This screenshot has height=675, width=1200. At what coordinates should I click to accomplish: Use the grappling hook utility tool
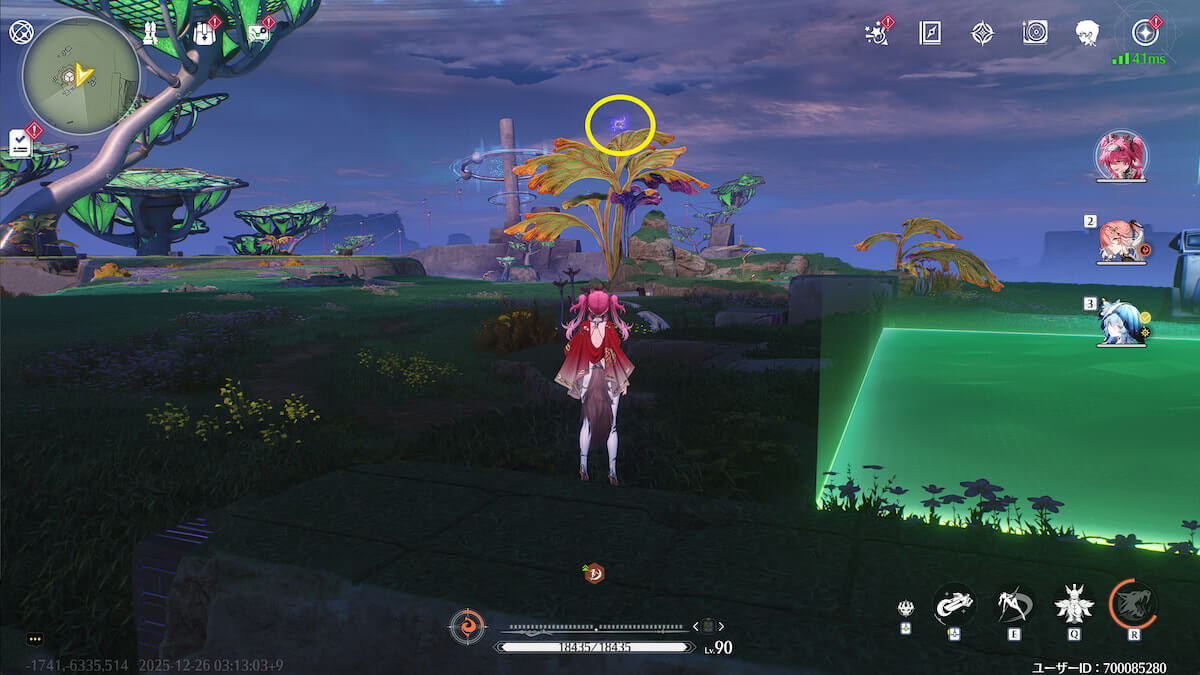point(954,604)
